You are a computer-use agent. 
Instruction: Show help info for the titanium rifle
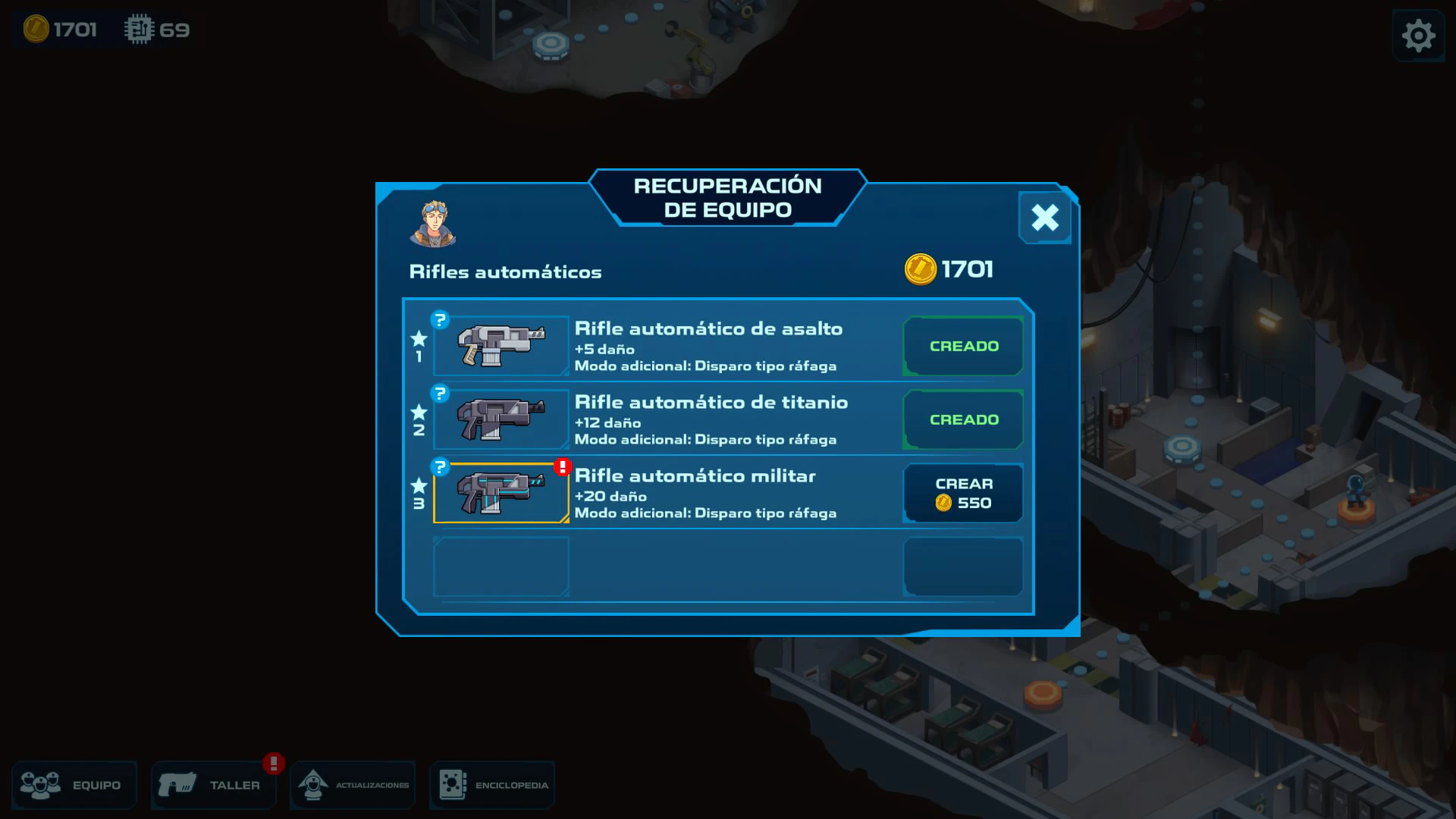pos(440,394)
